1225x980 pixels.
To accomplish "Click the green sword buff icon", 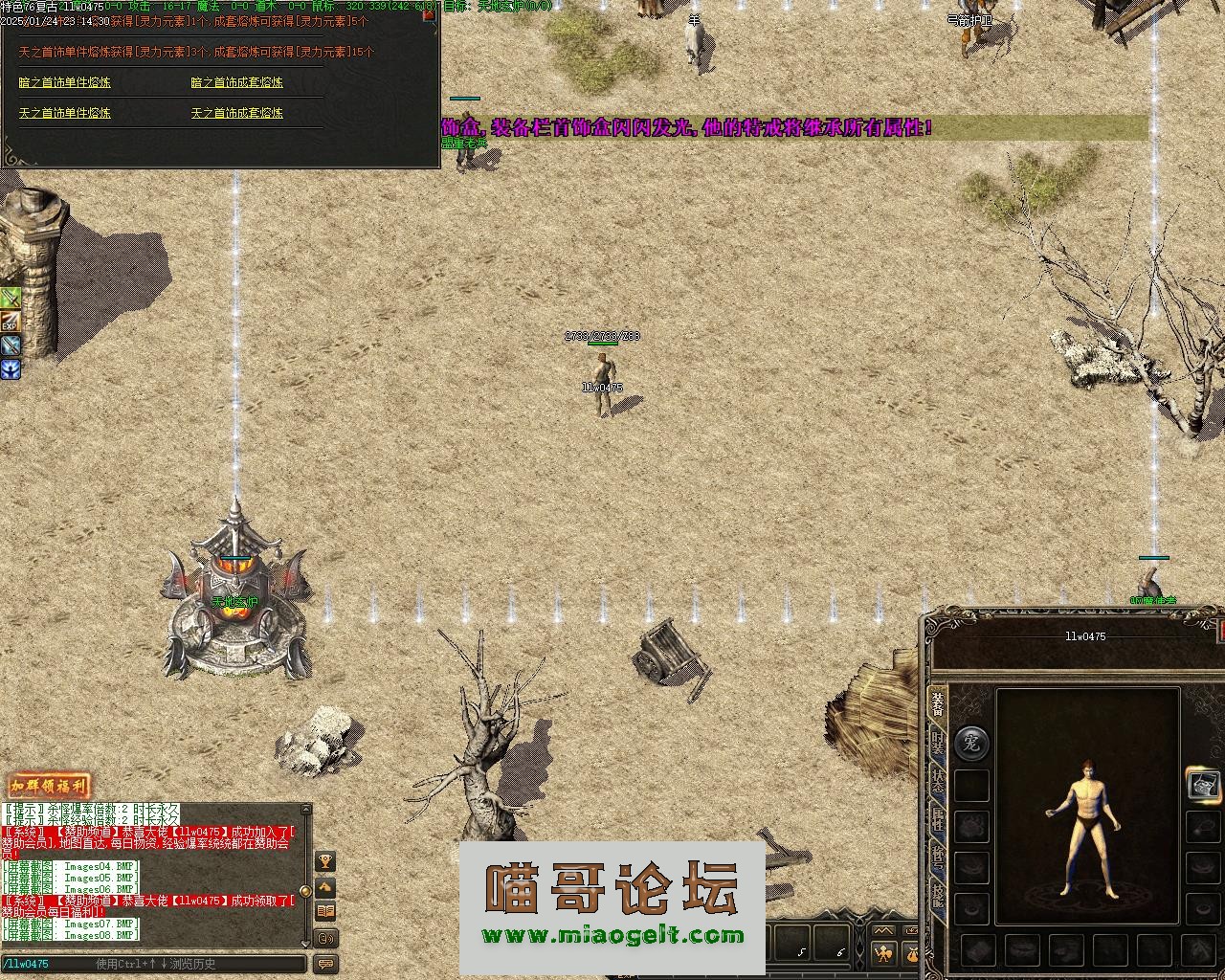I will (11, 298).
